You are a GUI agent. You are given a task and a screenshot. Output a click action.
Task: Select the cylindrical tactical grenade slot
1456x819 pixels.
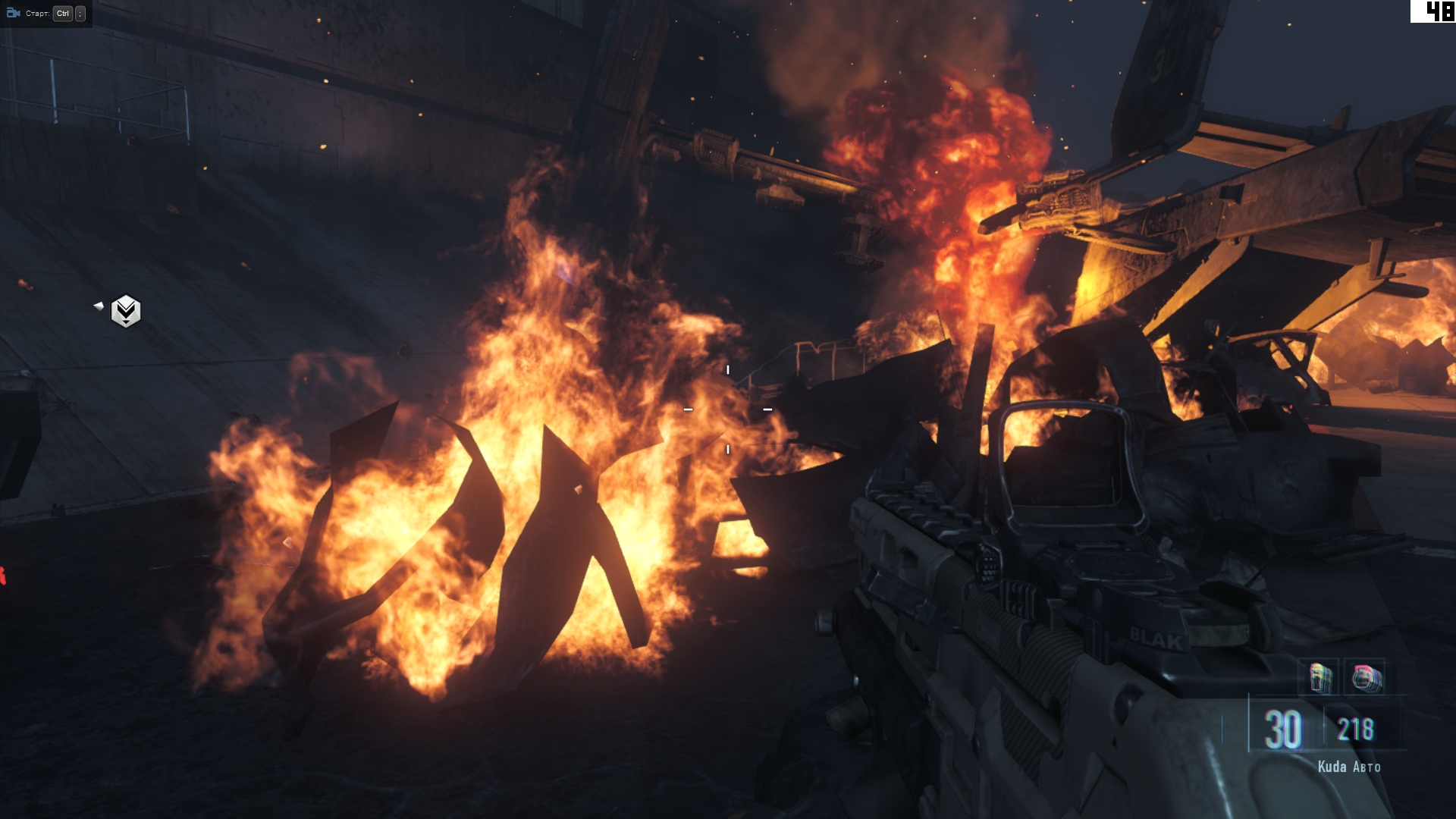tap(1320, 677)
